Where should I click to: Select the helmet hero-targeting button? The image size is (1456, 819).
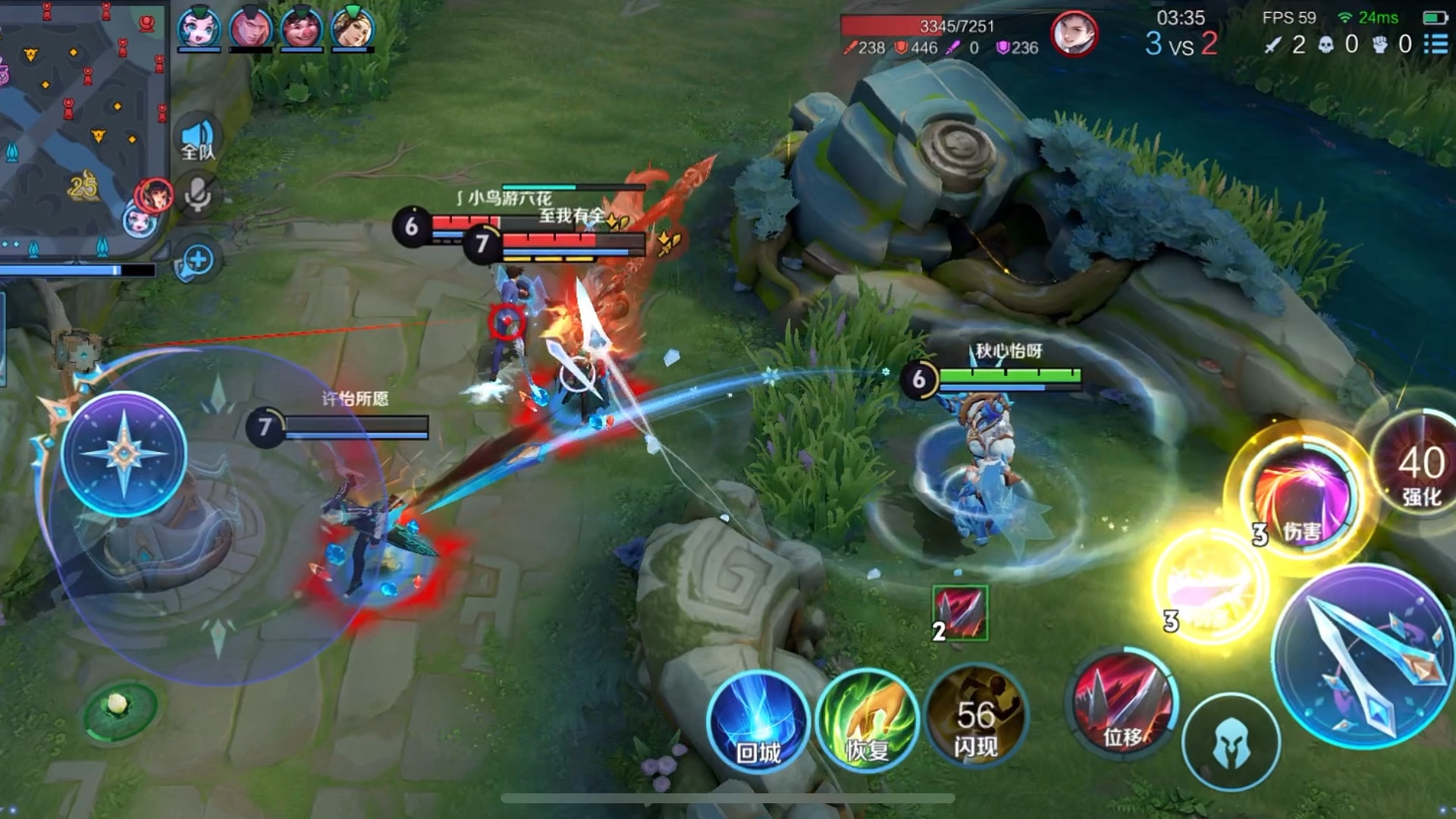coord(1231,742)
